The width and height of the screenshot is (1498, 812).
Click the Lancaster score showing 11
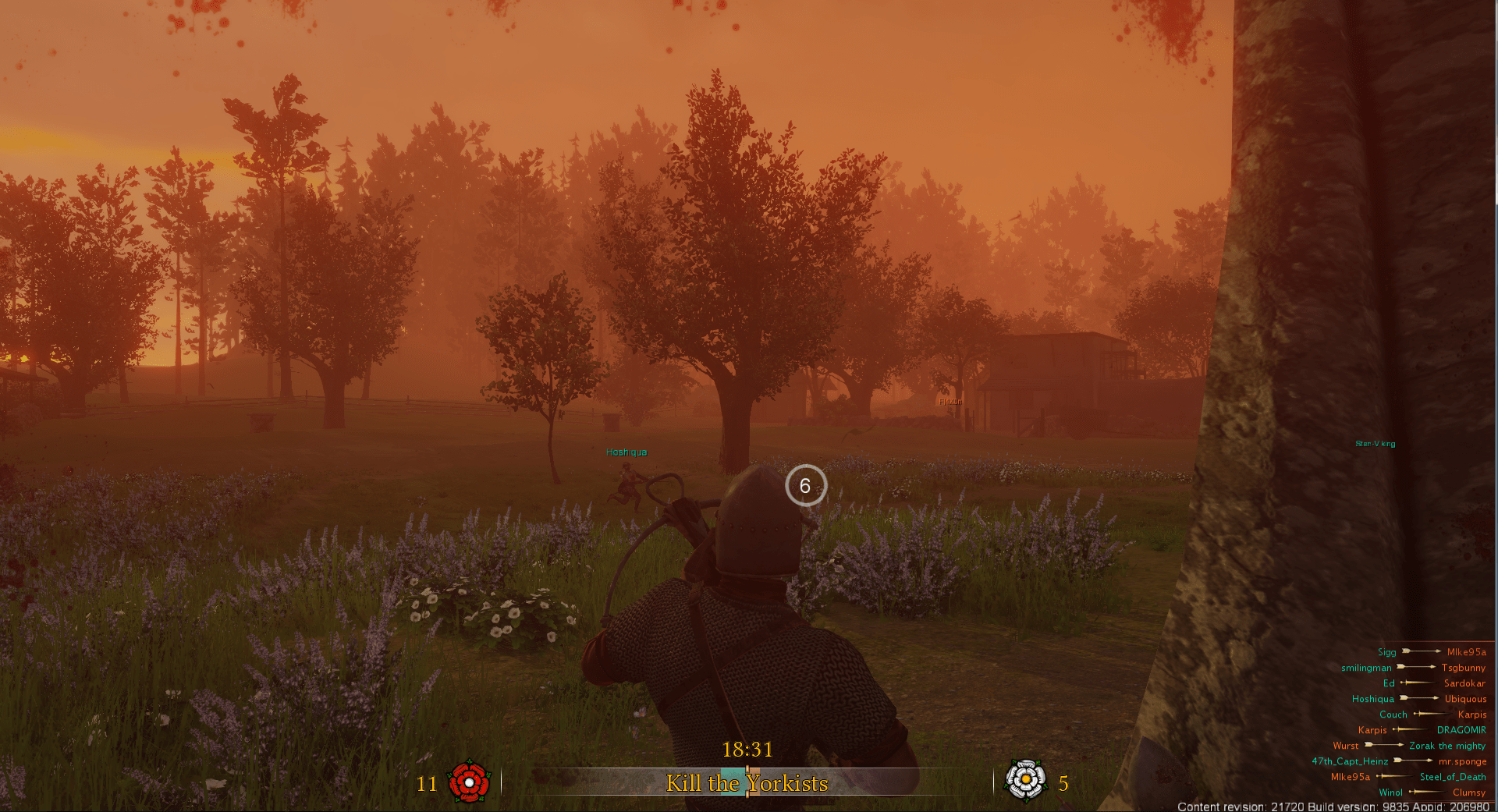(428, 784)
